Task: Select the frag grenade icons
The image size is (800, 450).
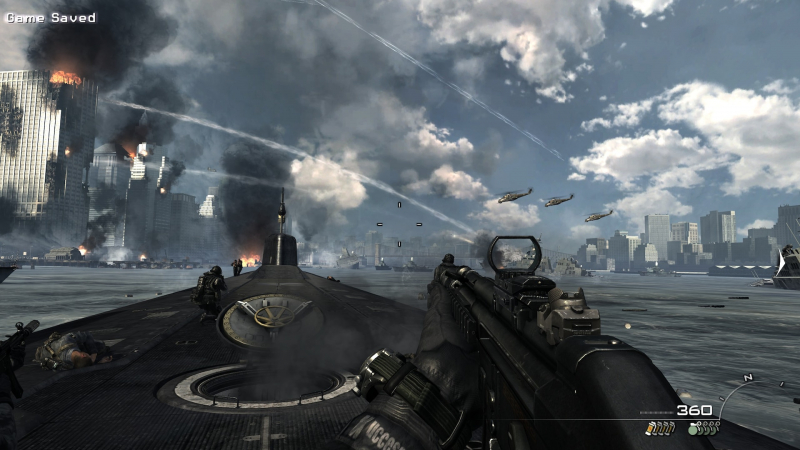Action: pos(704,428)
